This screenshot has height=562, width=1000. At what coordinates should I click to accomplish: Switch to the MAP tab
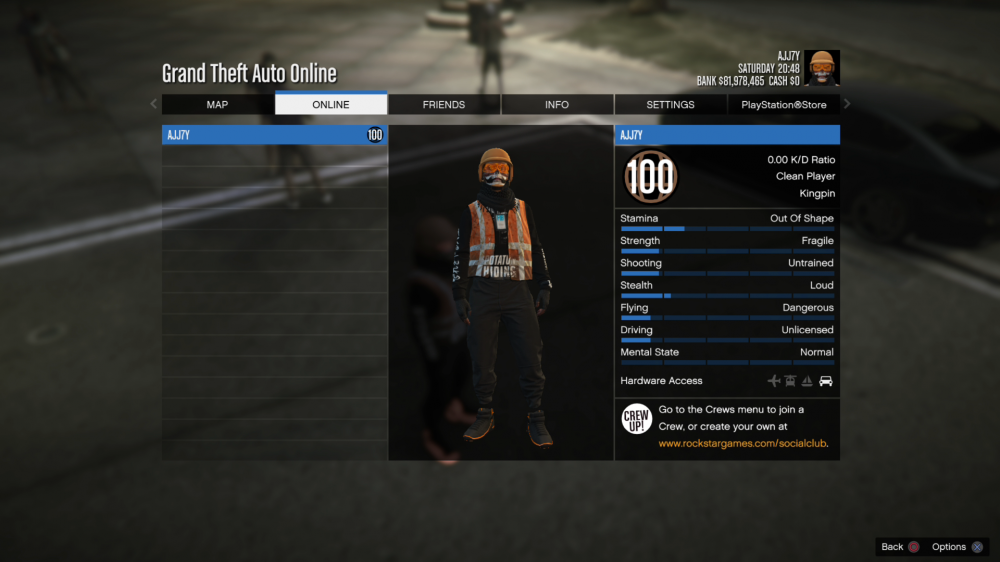coord(217,105)
